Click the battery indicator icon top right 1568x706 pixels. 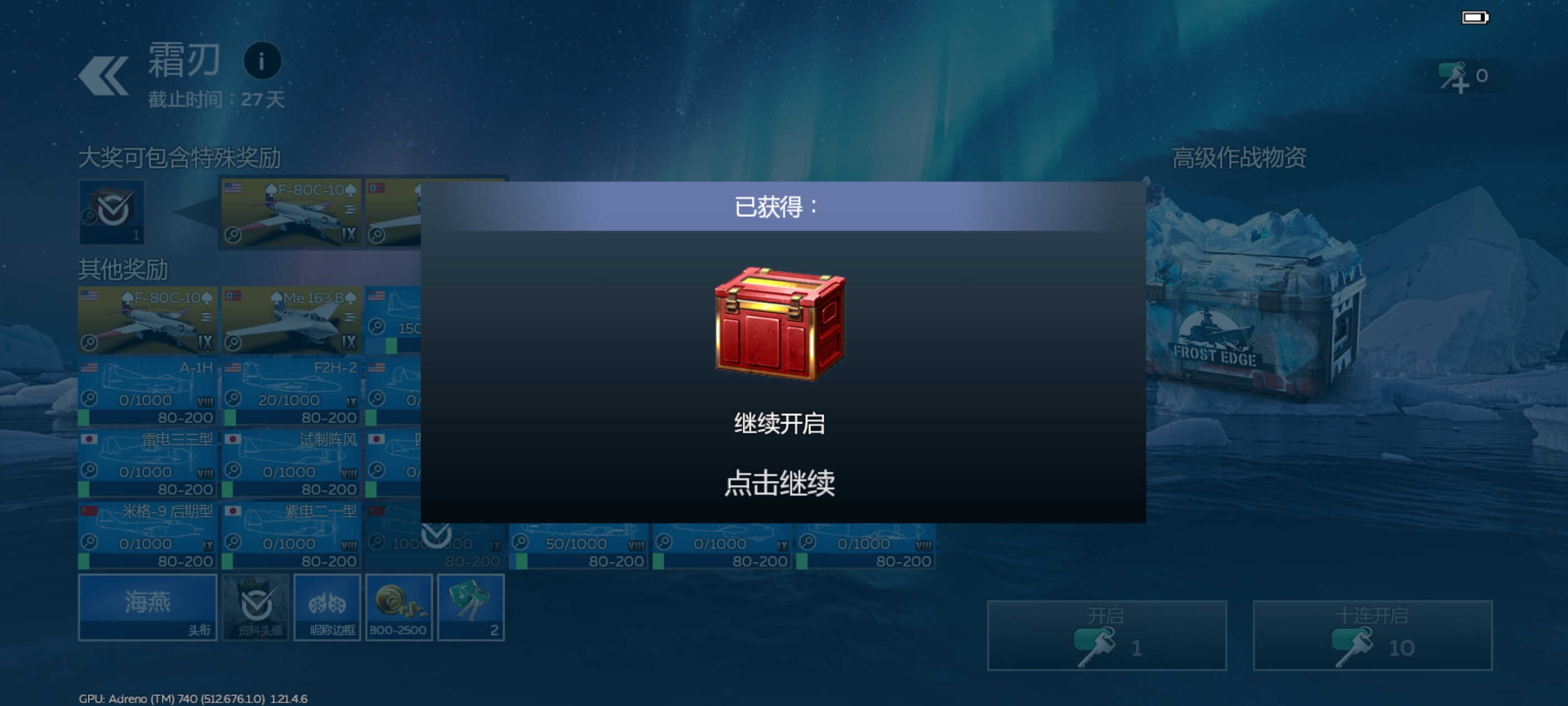coord(1476,18)
